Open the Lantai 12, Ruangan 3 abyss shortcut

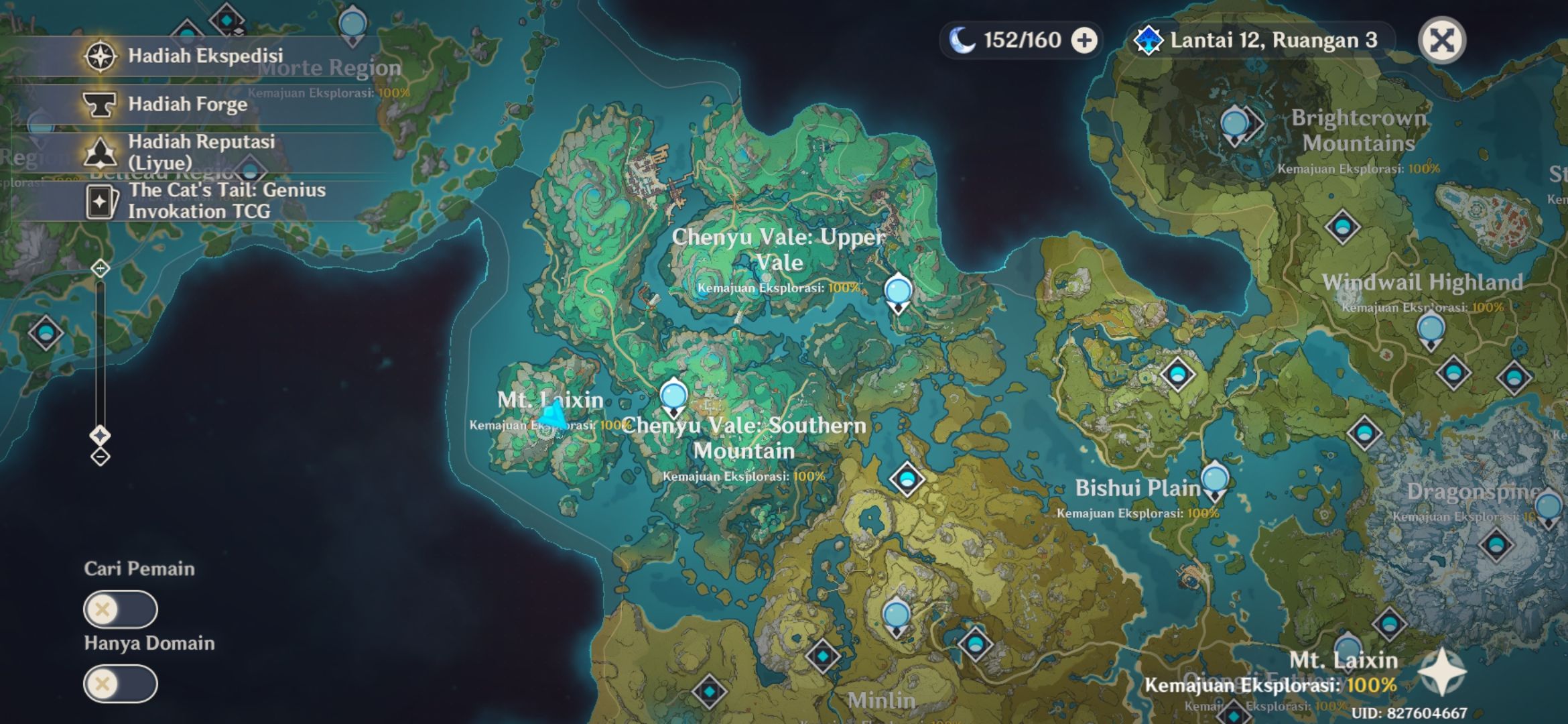point(1260,40)
